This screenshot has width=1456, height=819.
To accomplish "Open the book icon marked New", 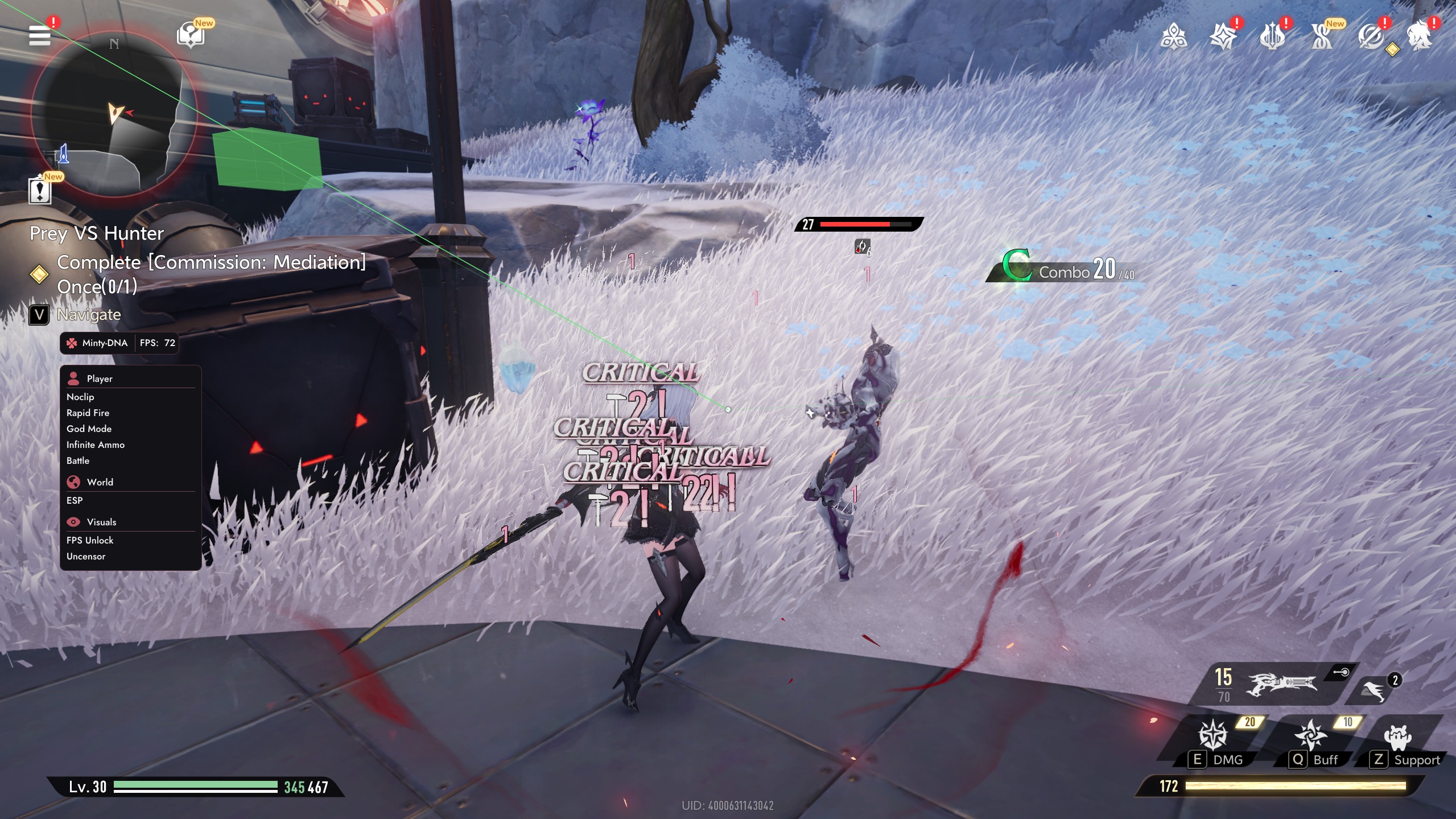I will [191, 35].
